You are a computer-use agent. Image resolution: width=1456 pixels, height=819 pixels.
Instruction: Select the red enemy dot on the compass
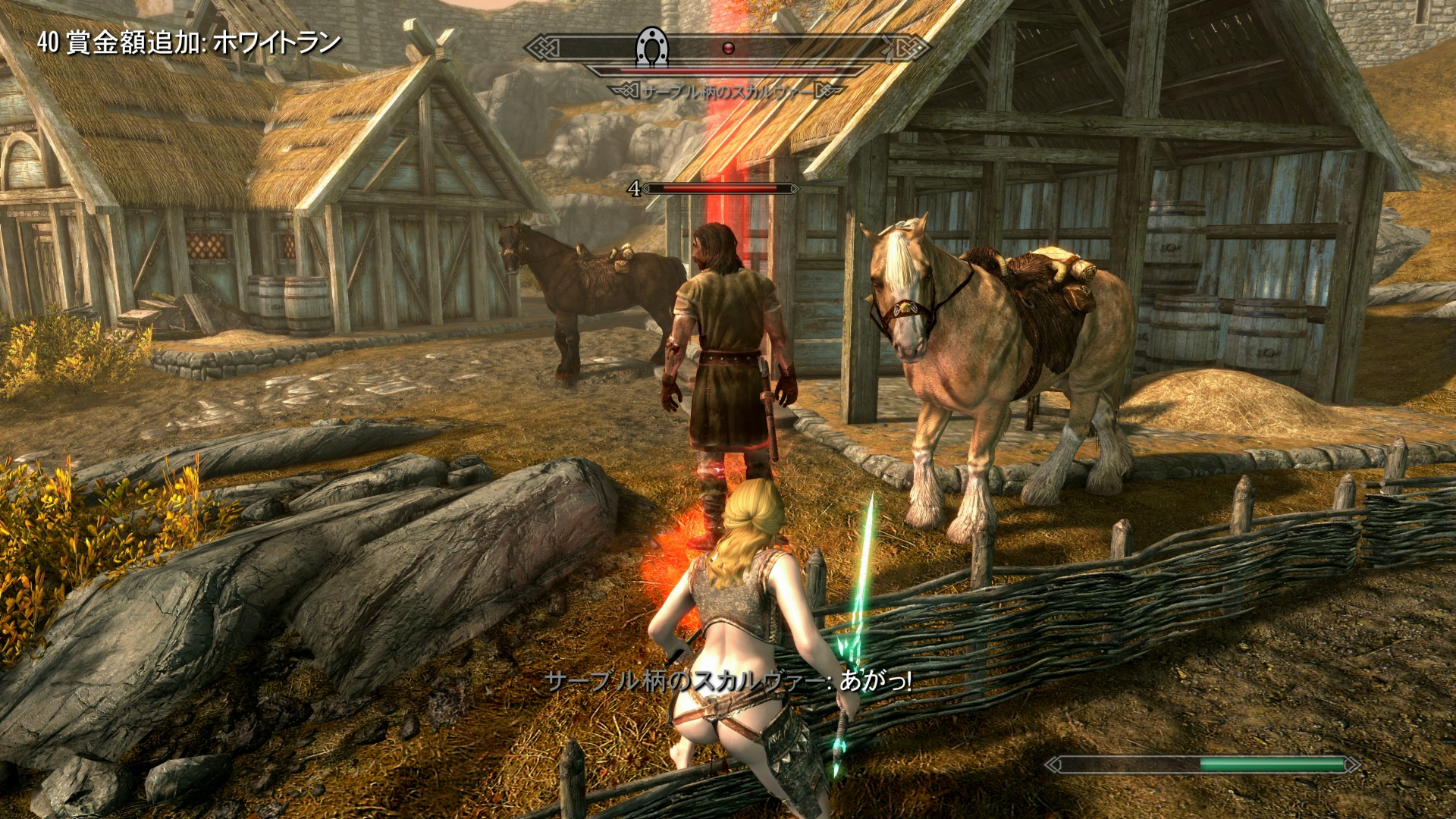(729, 49)
